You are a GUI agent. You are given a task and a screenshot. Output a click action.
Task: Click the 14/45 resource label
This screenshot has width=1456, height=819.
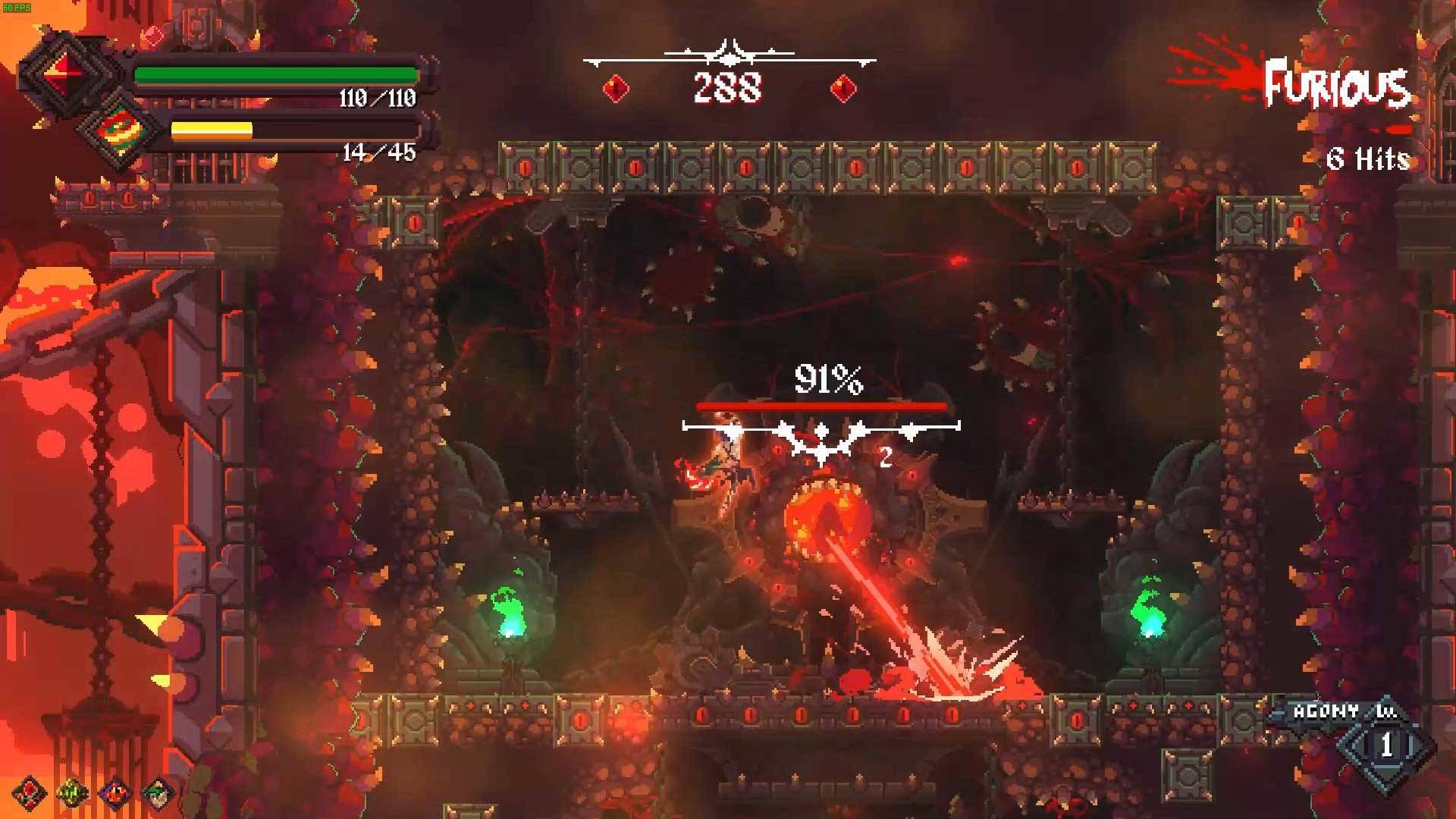pyautogui.click(x=379, y=154)
